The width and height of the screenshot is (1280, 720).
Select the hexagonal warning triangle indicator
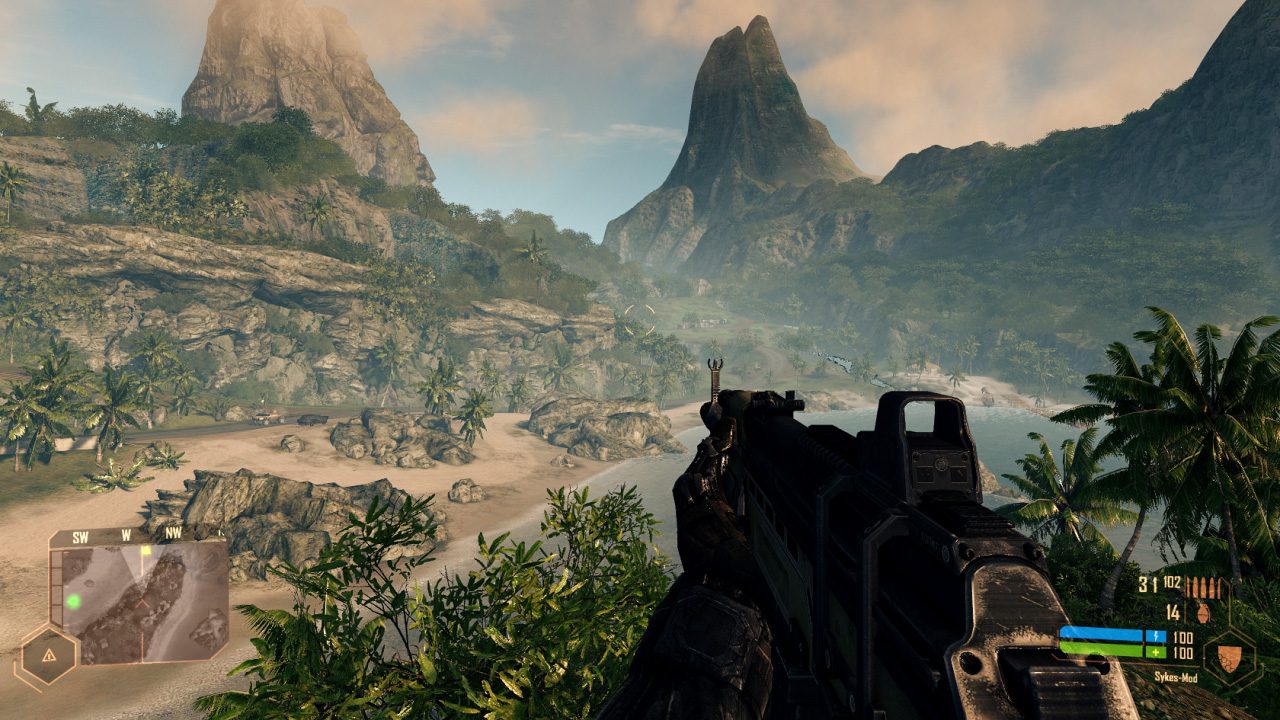click(49, 656)
